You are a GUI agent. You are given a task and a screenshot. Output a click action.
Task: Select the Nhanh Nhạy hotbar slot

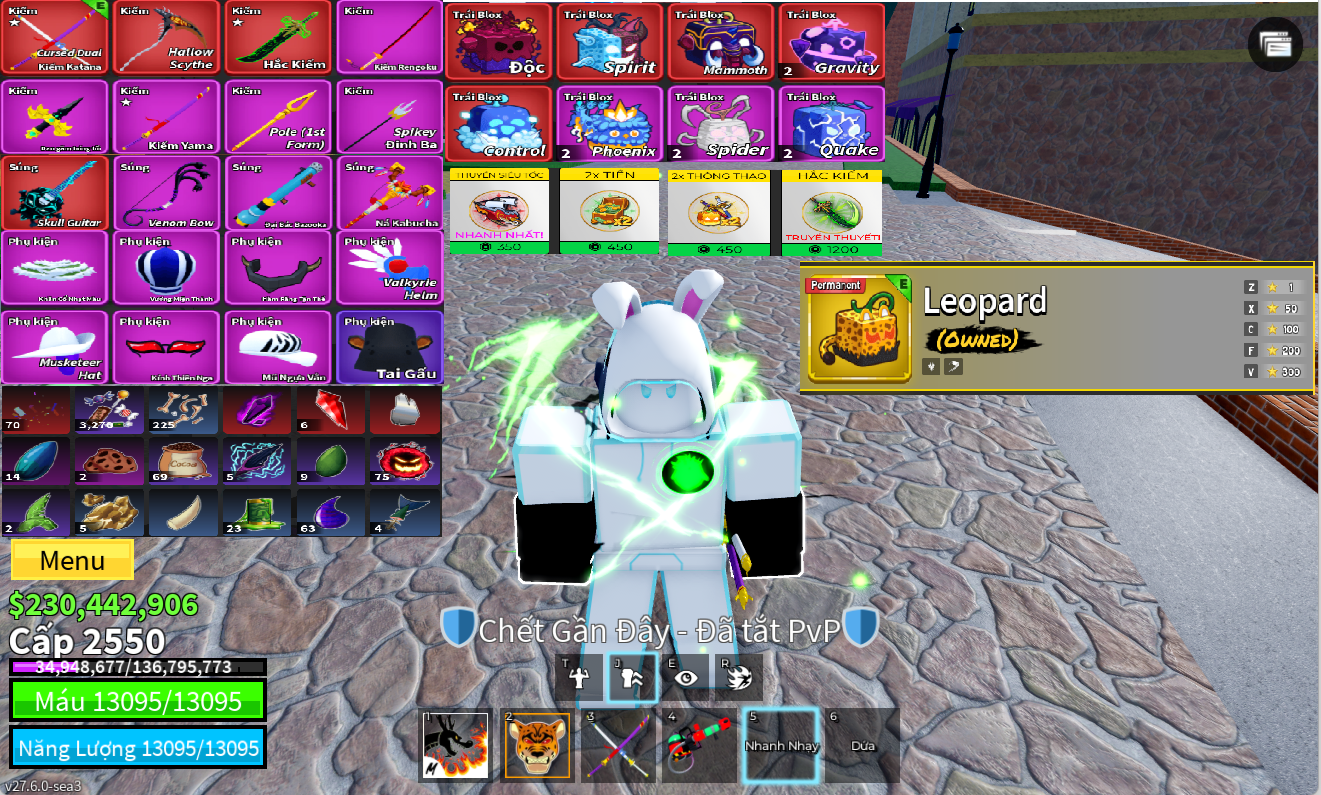click(x=781, y=745)
